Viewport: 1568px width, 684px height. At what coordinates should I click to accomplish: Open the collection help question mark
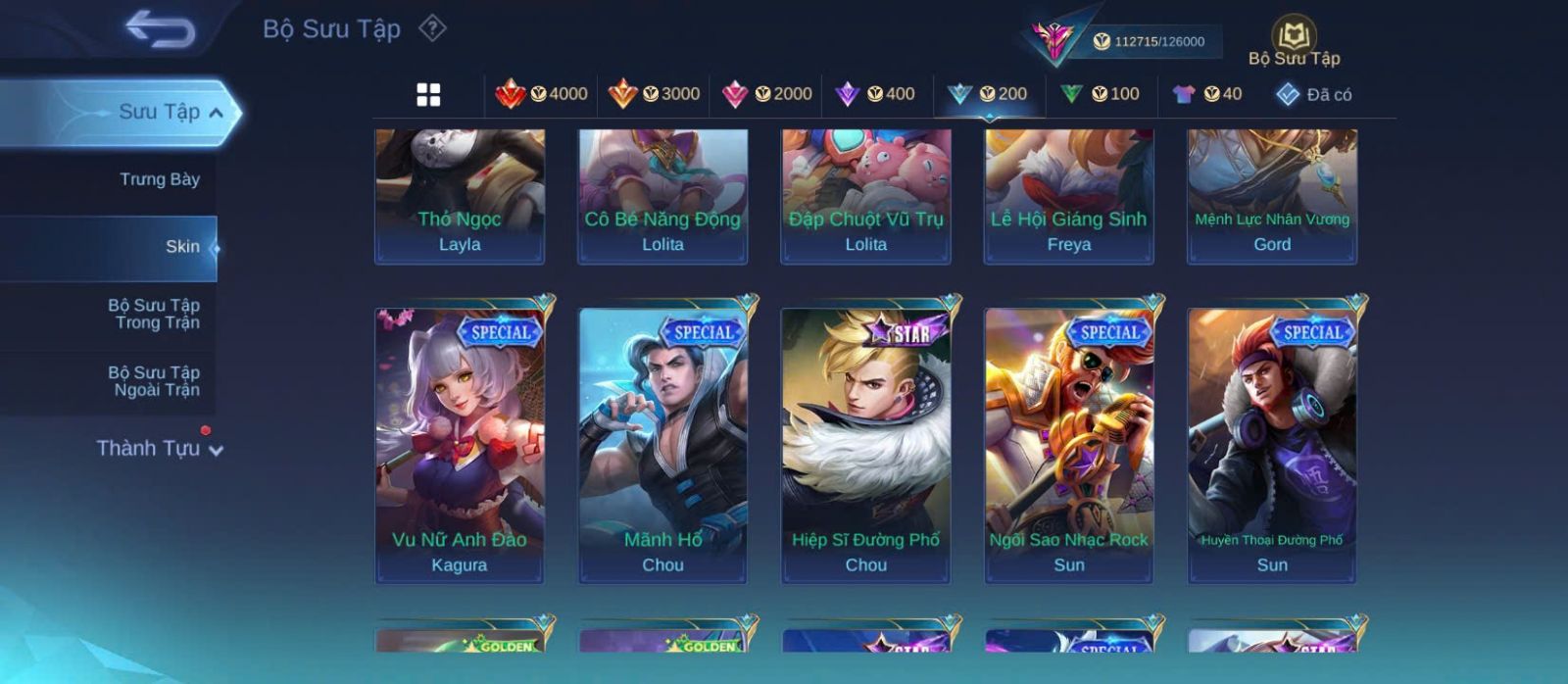click(x=432, y=28)
